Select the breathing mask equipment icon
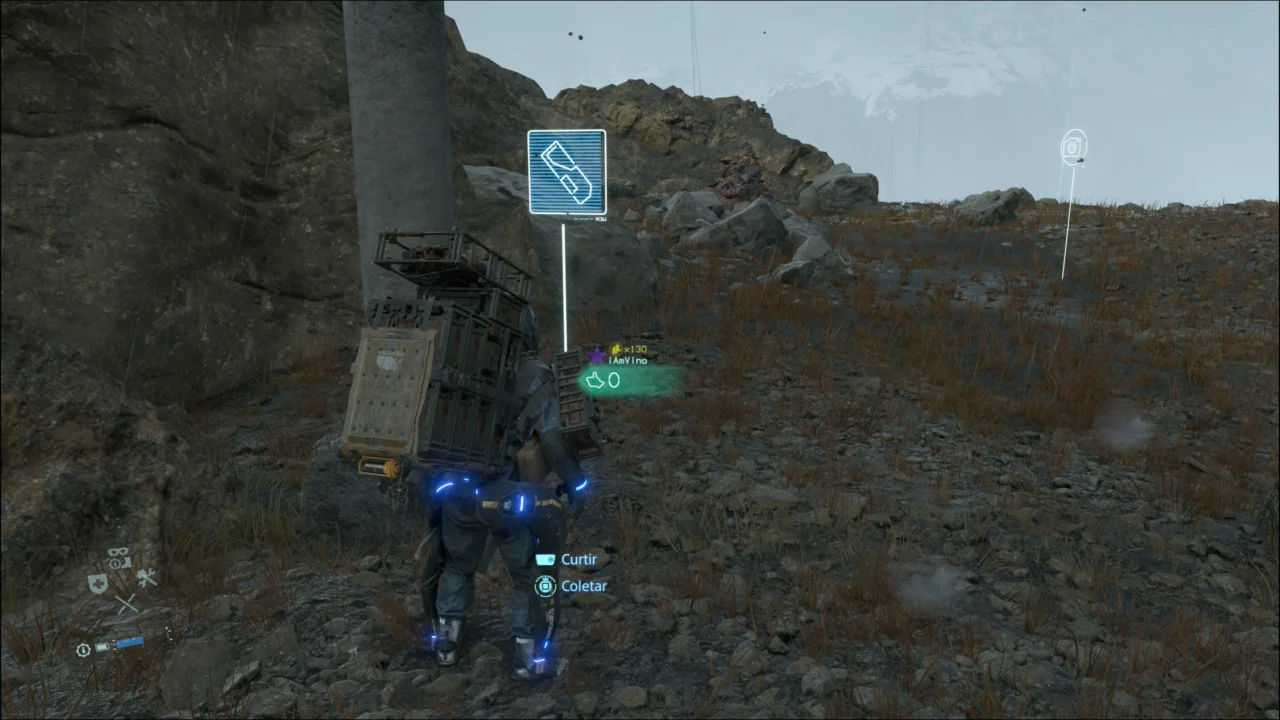The height and width of the screenshot is (720, 1280). tap(117, 554)
